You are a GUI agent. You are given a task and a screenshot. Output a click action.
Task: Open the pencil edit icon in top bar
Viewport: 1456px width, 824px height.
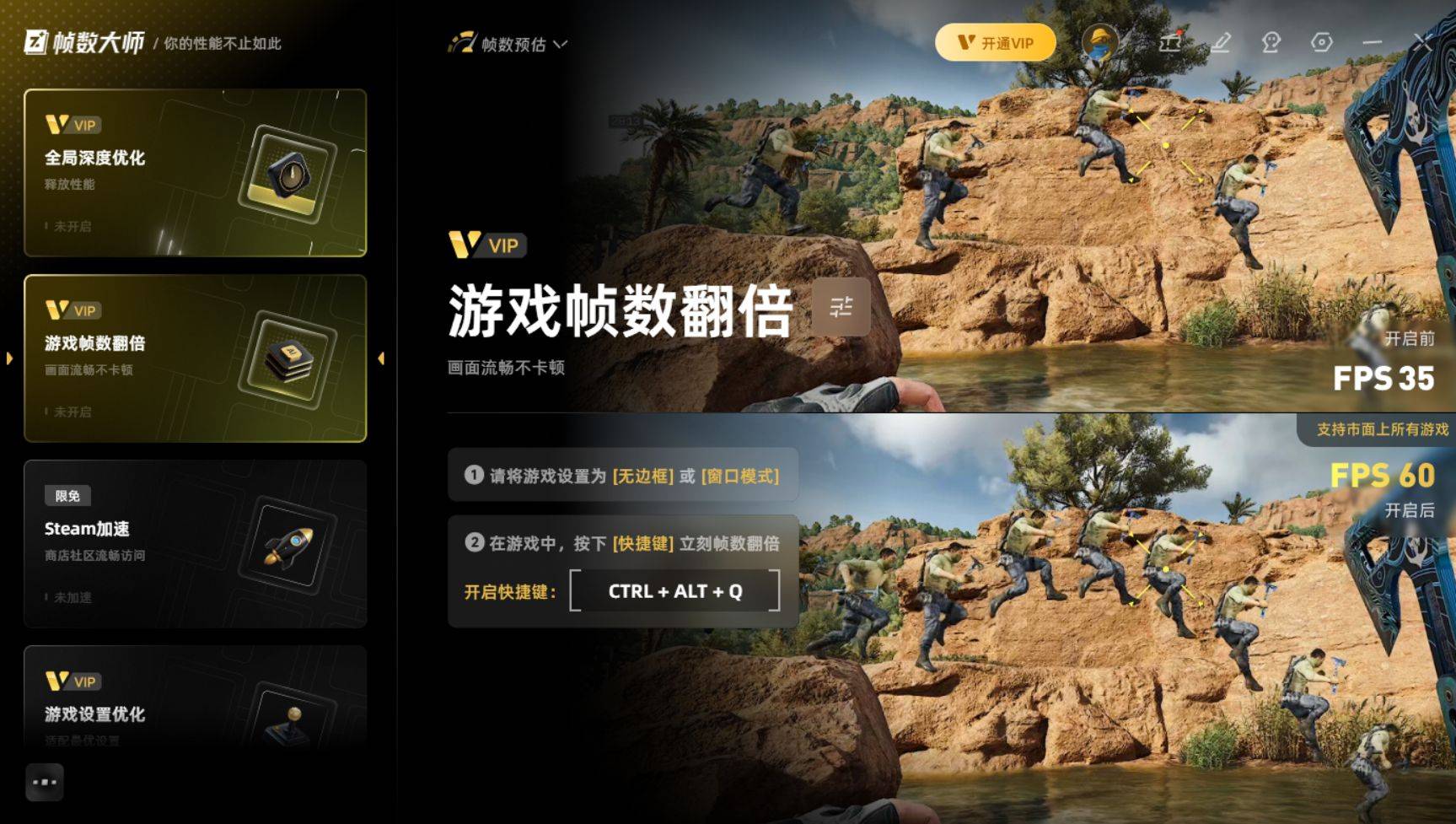pyautogui.click(x=1222, y=42)
